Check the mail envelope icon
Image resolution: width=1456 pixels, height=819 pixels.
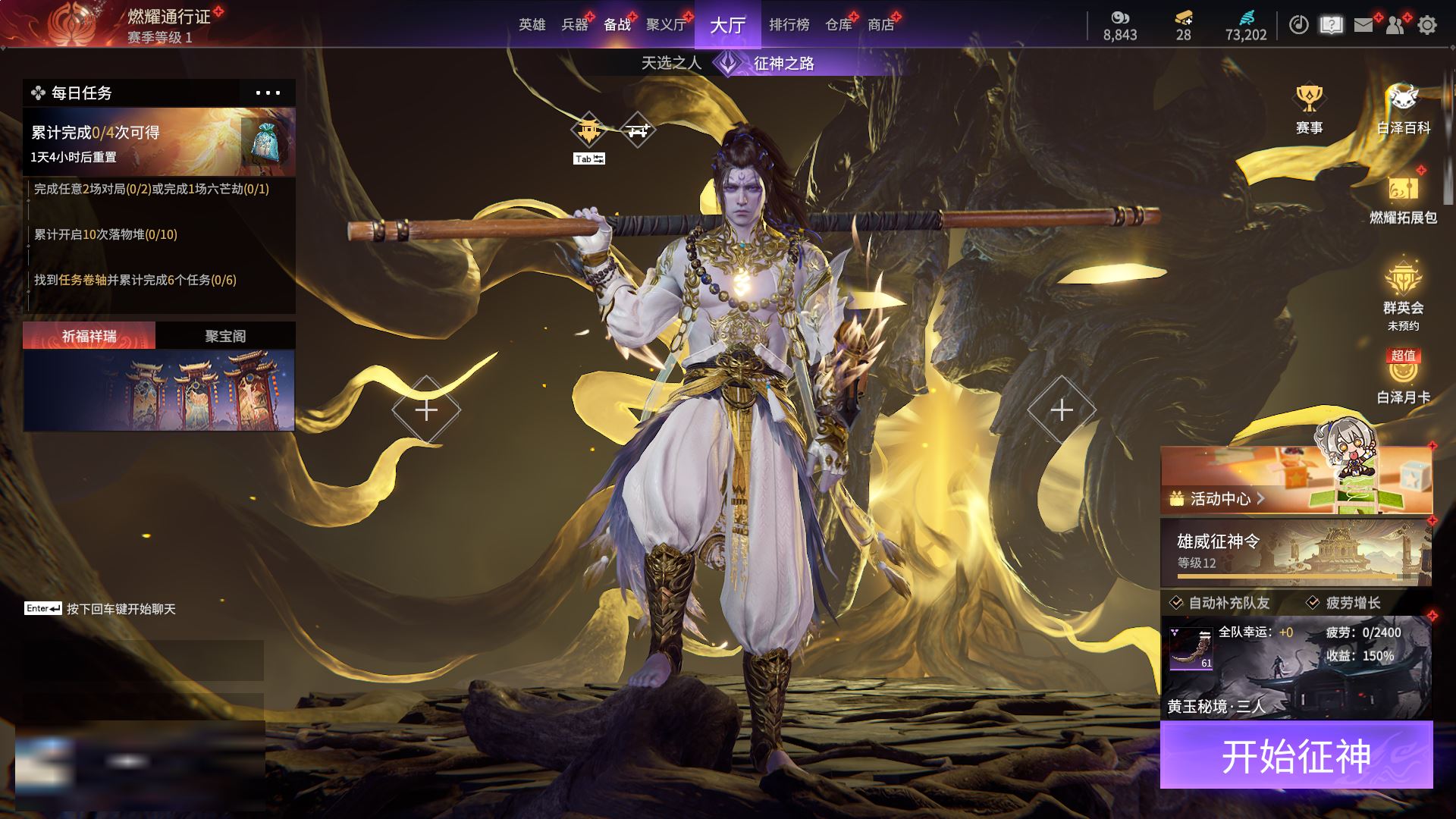[1363, 25]
